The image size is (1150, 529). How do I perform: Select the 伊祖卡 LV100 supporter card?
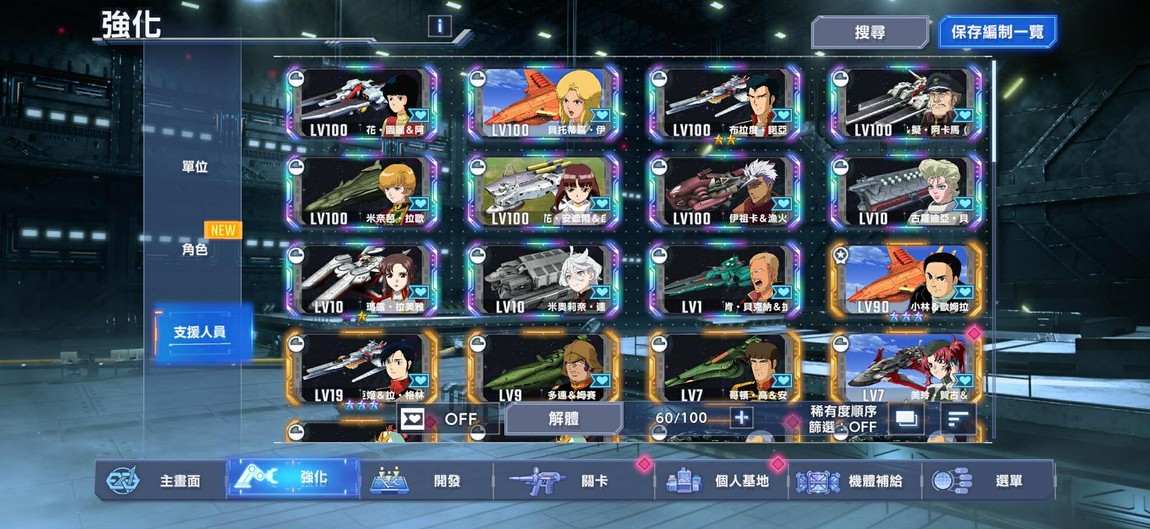(x=724, y=192)
